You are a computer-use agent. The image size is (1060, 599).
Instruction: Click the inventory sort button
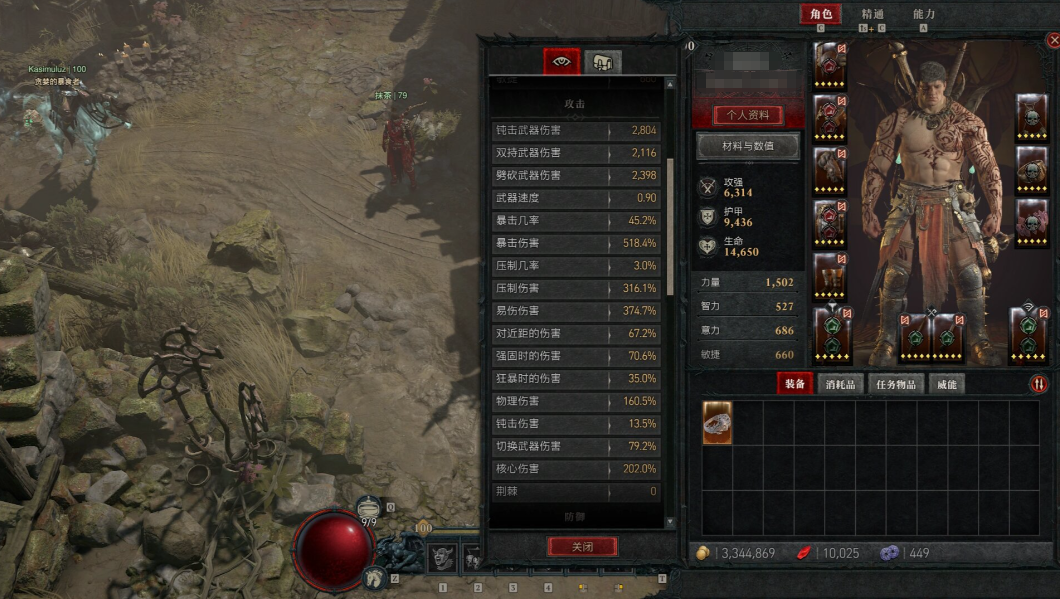coord(1039,384)
